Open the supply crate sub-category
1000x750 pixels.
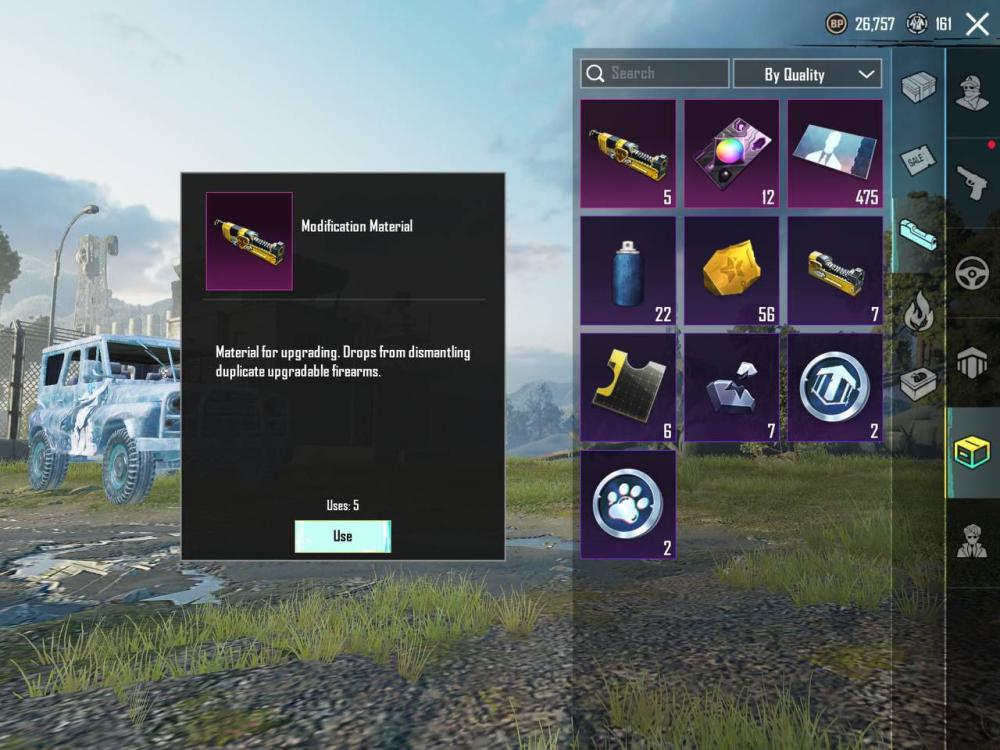pos(918,383)
